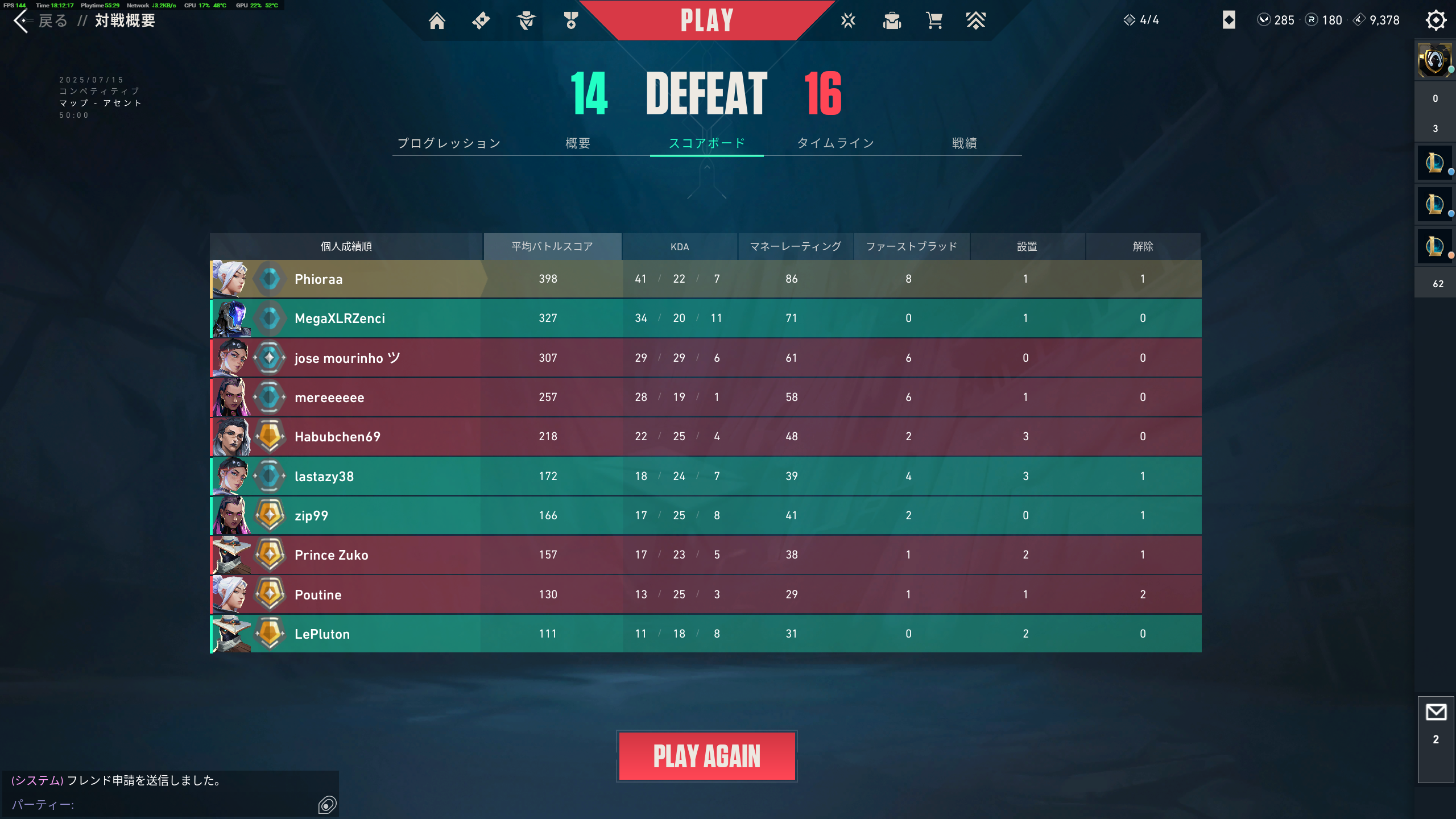Switch to the プログレッション tab
Viewport: 1456px width, 819px height.
click(449, 143)
